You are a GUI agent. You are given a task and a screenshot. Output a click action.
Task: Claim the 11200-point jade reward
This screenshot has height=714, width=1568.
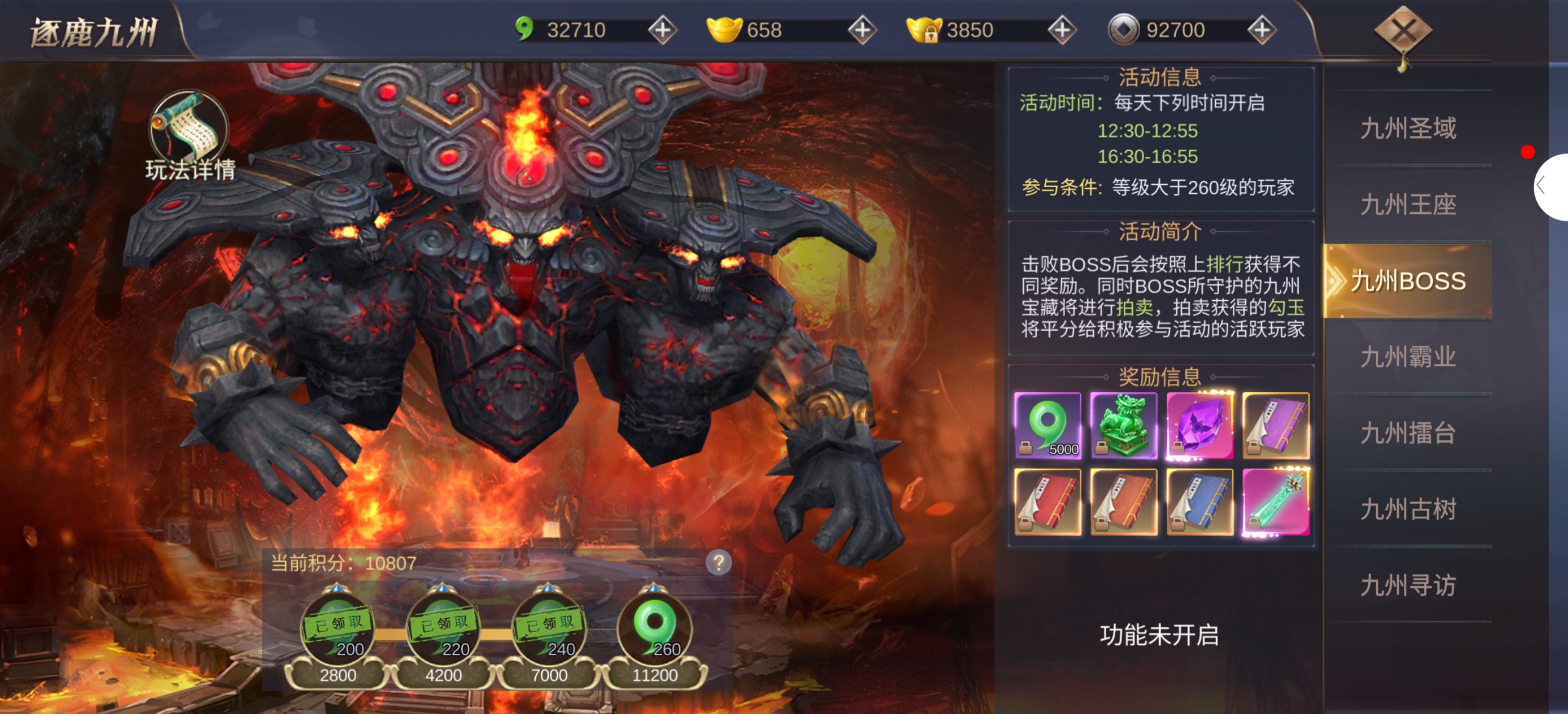pyautogui.click(x=654, y=629)
